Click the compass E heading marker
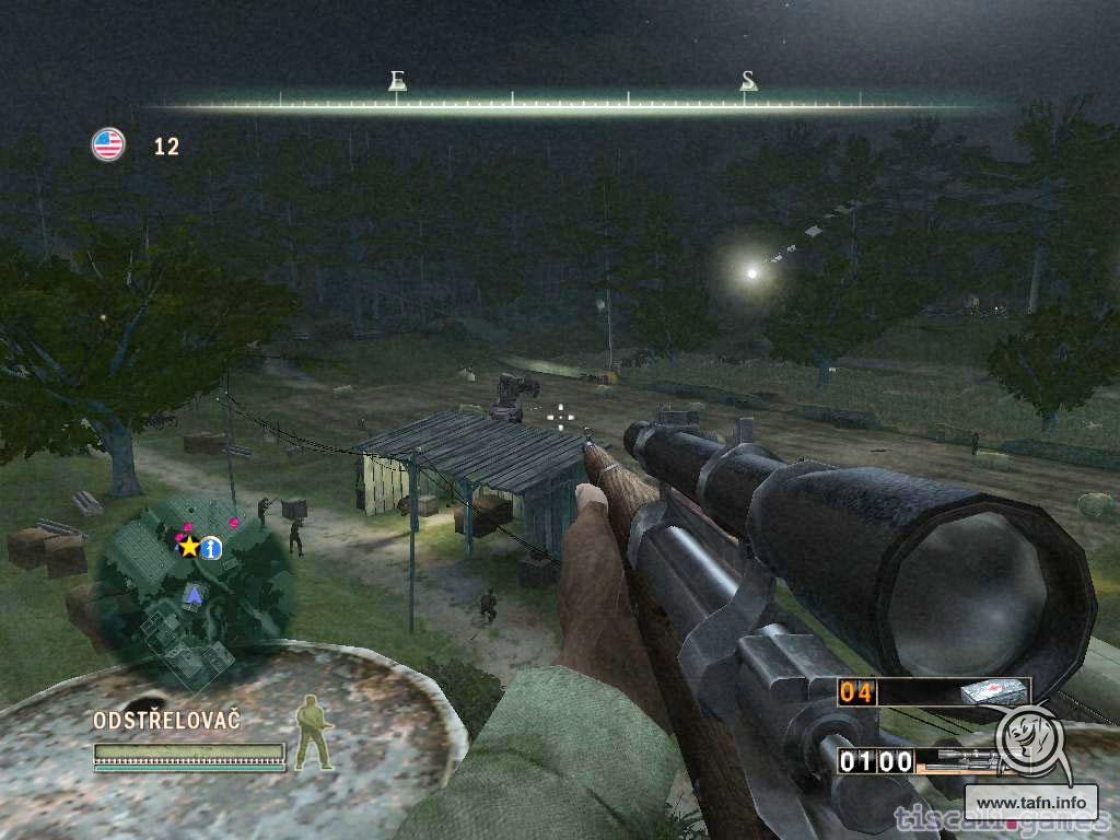The height and width of the screenshot is (840, 1120). (x=397, y=81)
